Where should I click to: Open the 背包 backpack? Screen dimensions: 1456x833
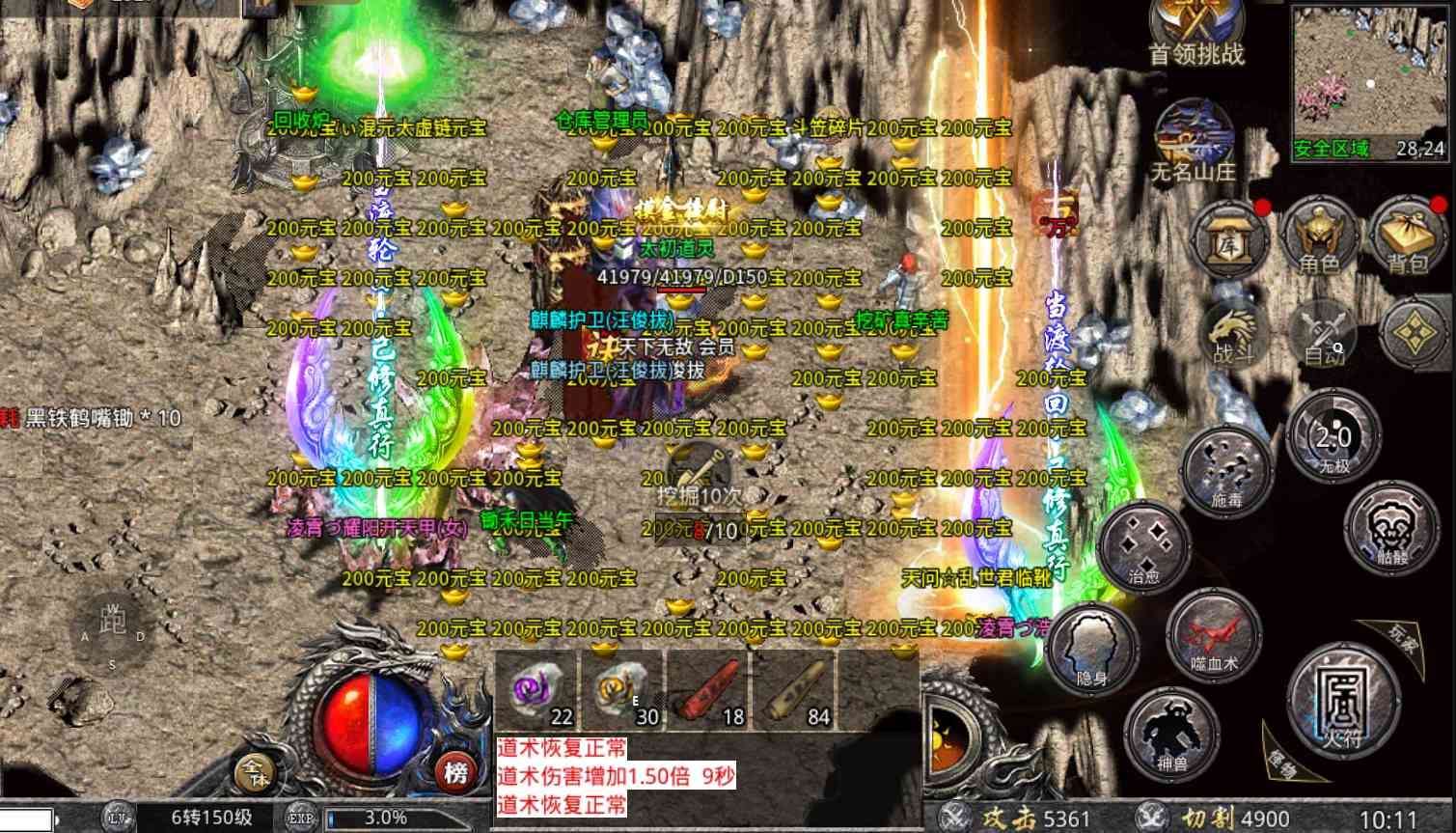point(1407,238)
